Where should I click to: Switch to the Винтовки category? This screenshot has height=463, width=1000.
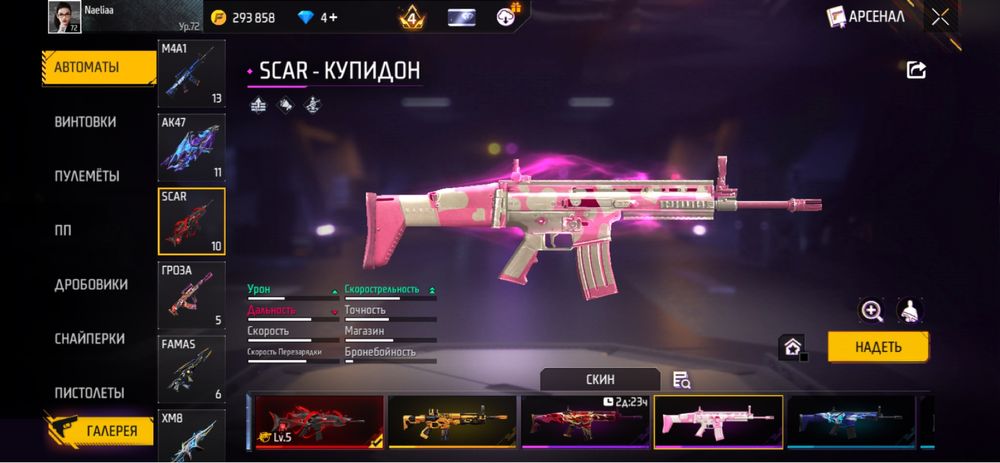86,122
